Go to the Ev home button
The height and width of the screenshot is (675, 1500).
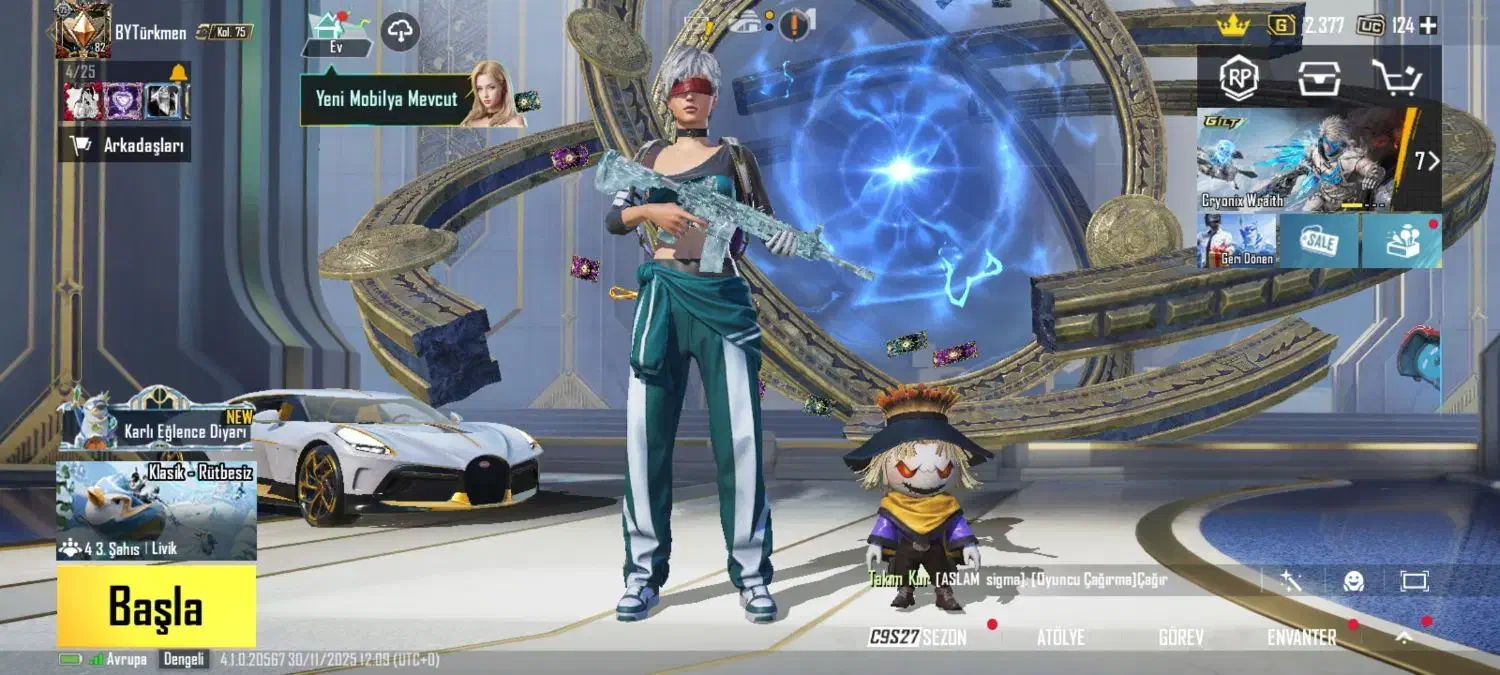pyautogui.click(x=336, y=33)
